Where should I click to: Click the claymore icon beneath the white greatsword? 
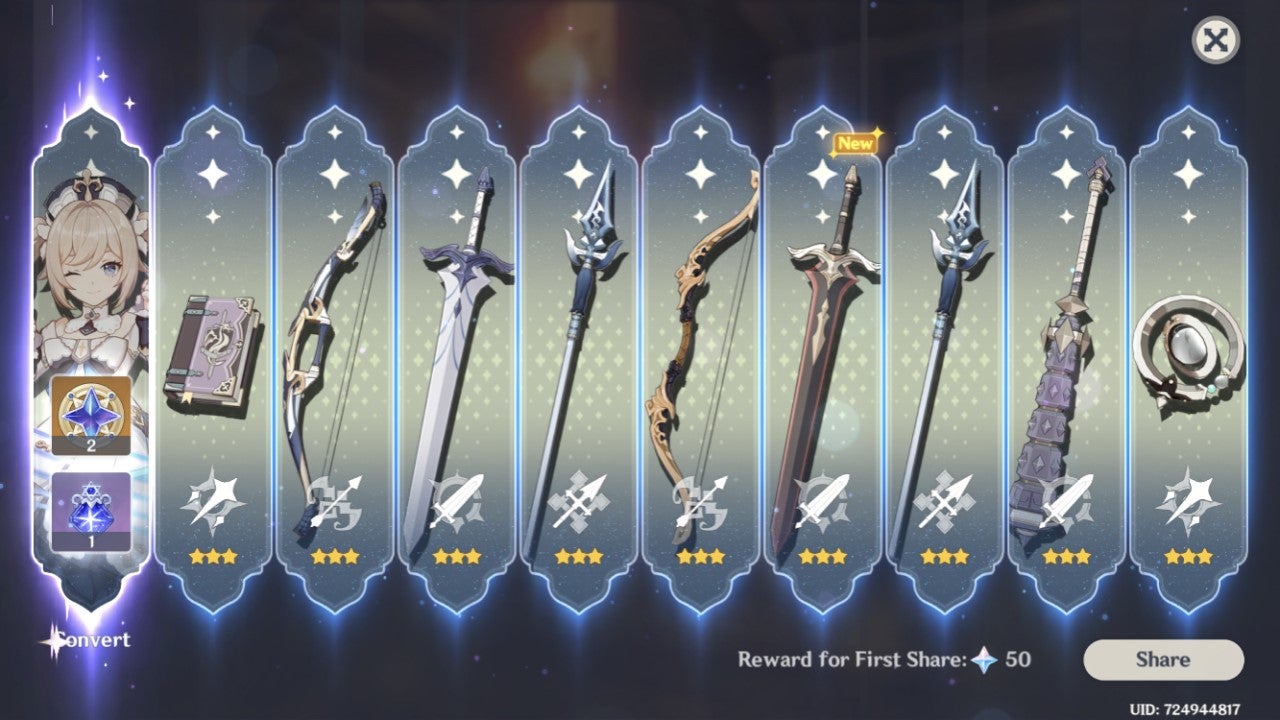(x=457, y=500)
